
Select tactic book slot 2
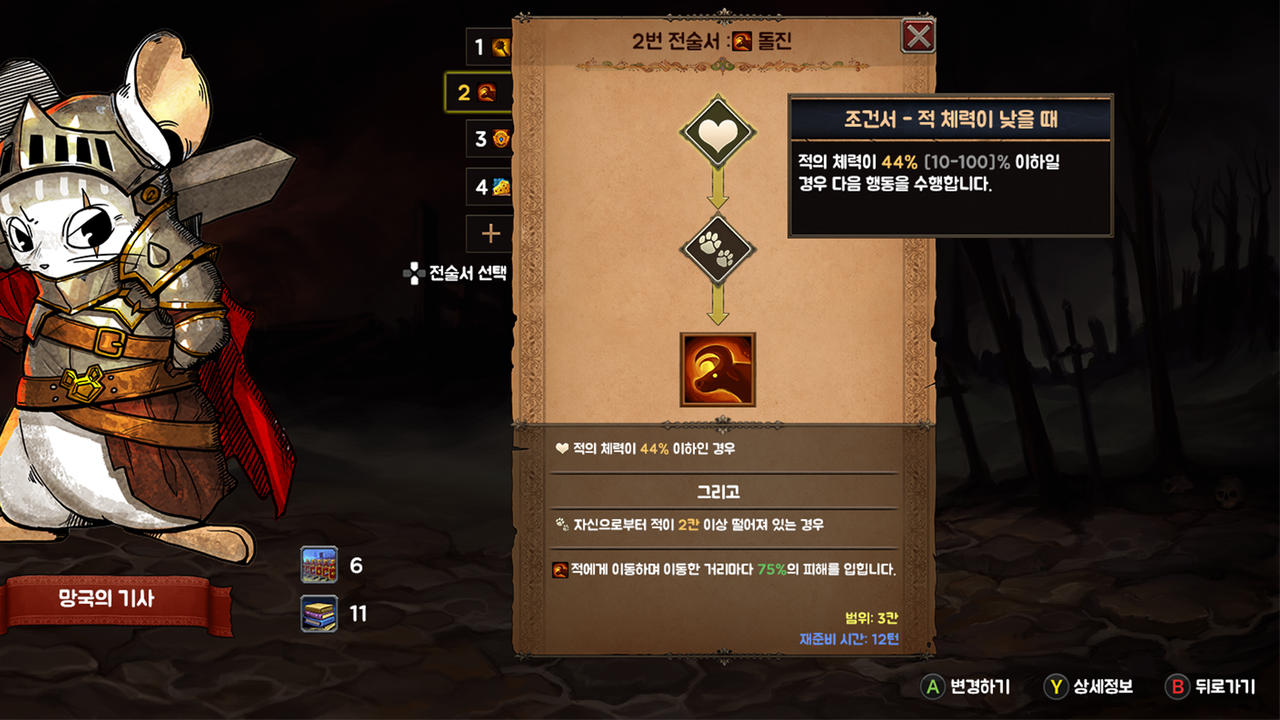479,93
